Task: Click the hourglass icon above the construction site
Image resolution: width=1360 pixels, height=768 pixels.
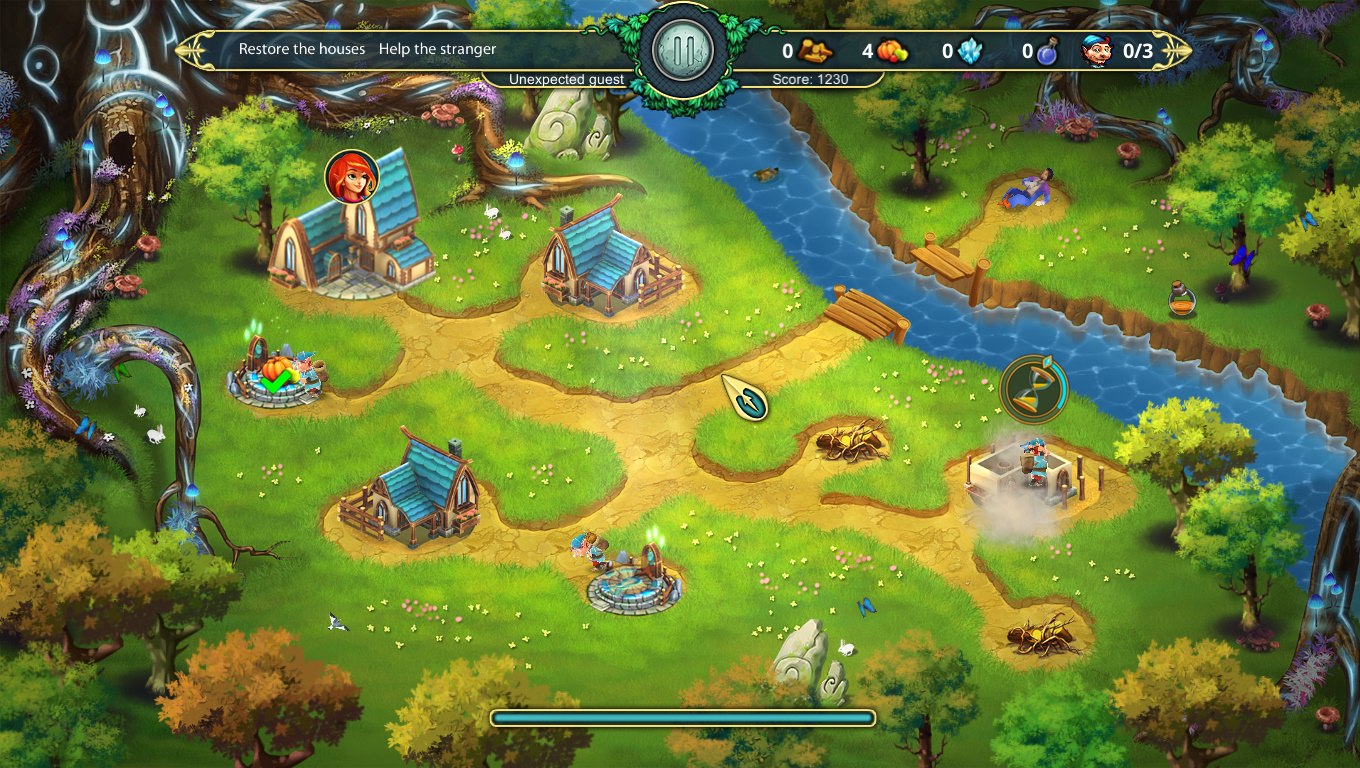Action: tap(1034, 388)
